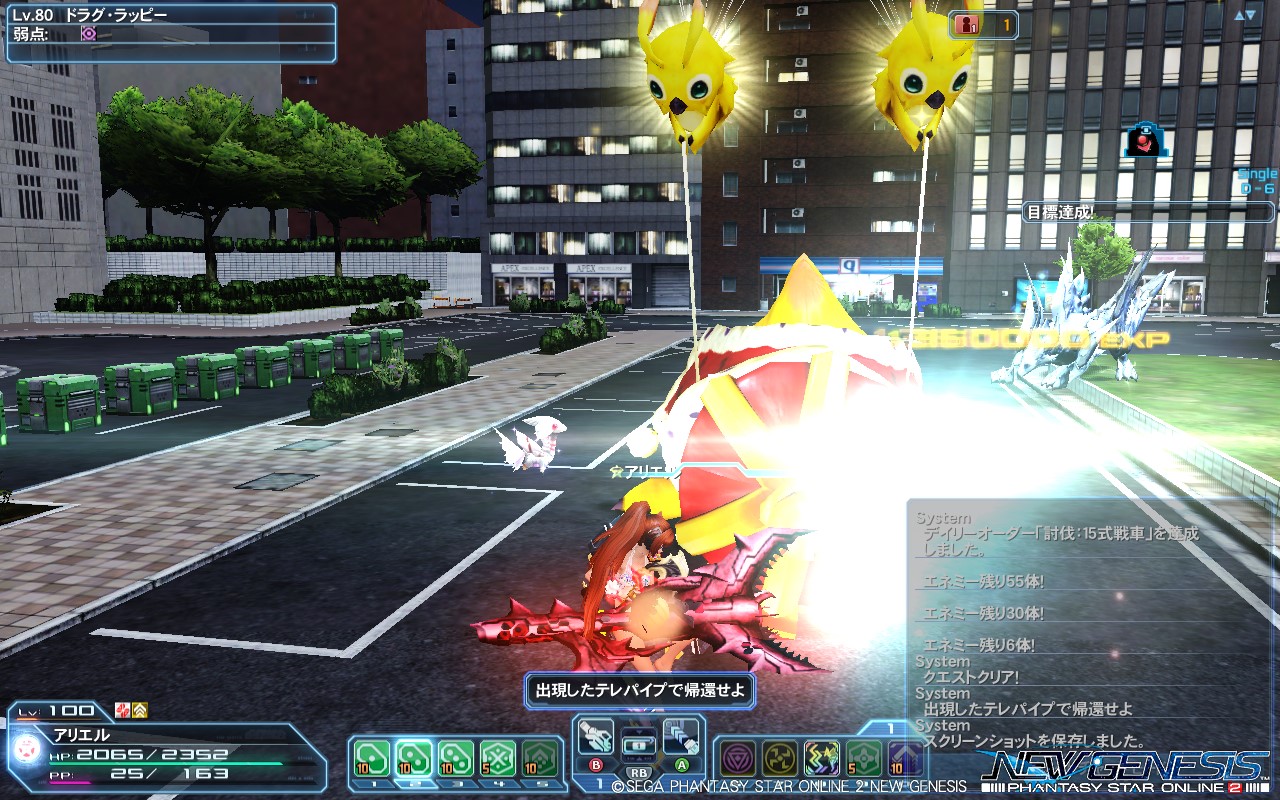1280x800 pixels.
Task: Select subpalette page tab 1
Action: click(890, 727)
